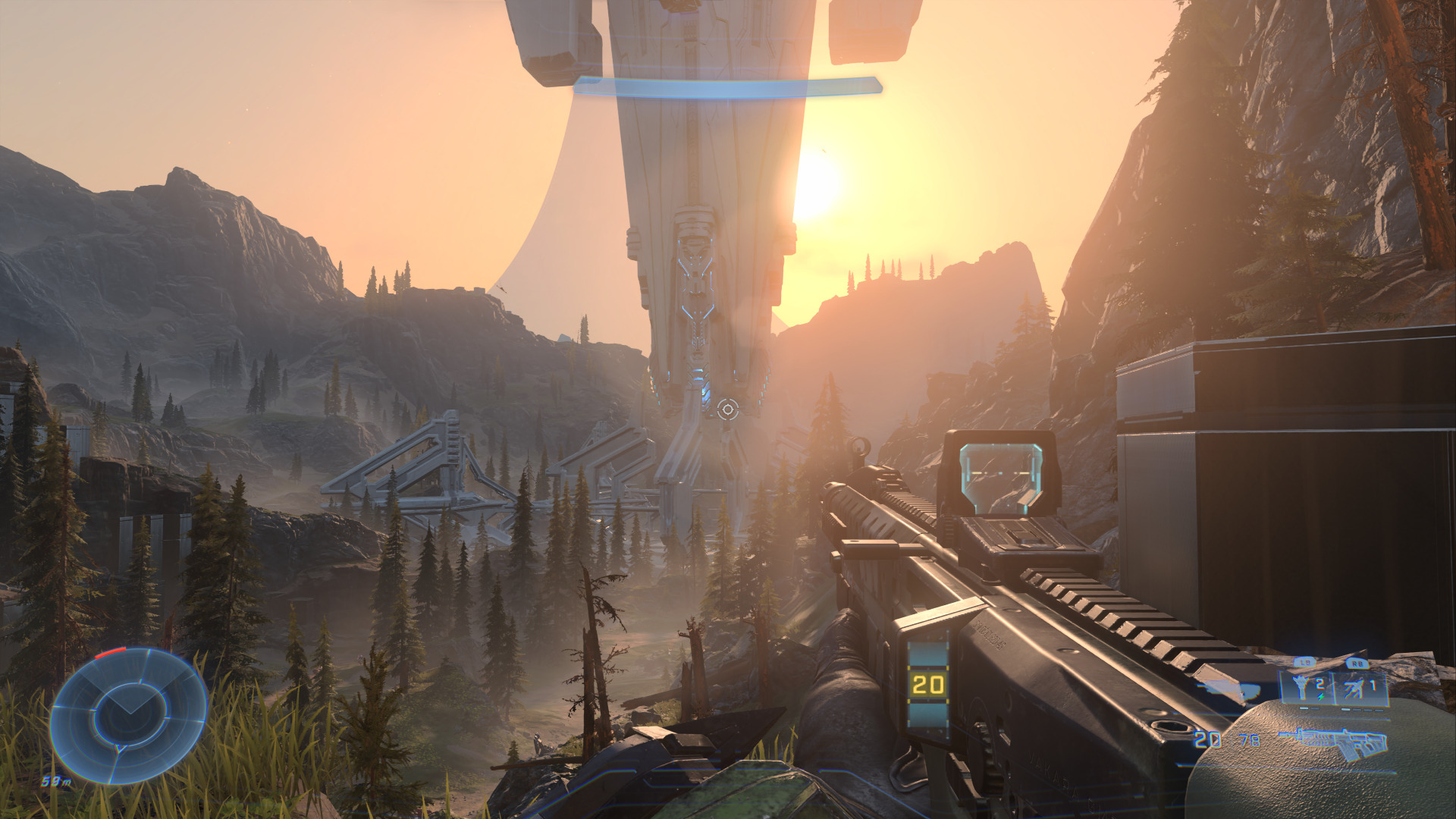1456x819 pixels.
Task: Click the circular motion tracker radar
Action: click(x=128, y=714)
